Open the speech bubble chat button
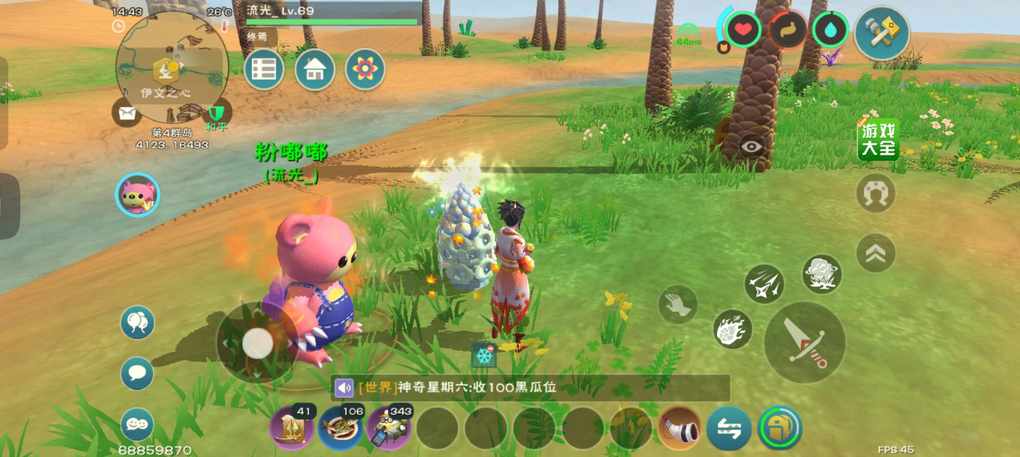The image size is (1020, 457). [137, 373]
